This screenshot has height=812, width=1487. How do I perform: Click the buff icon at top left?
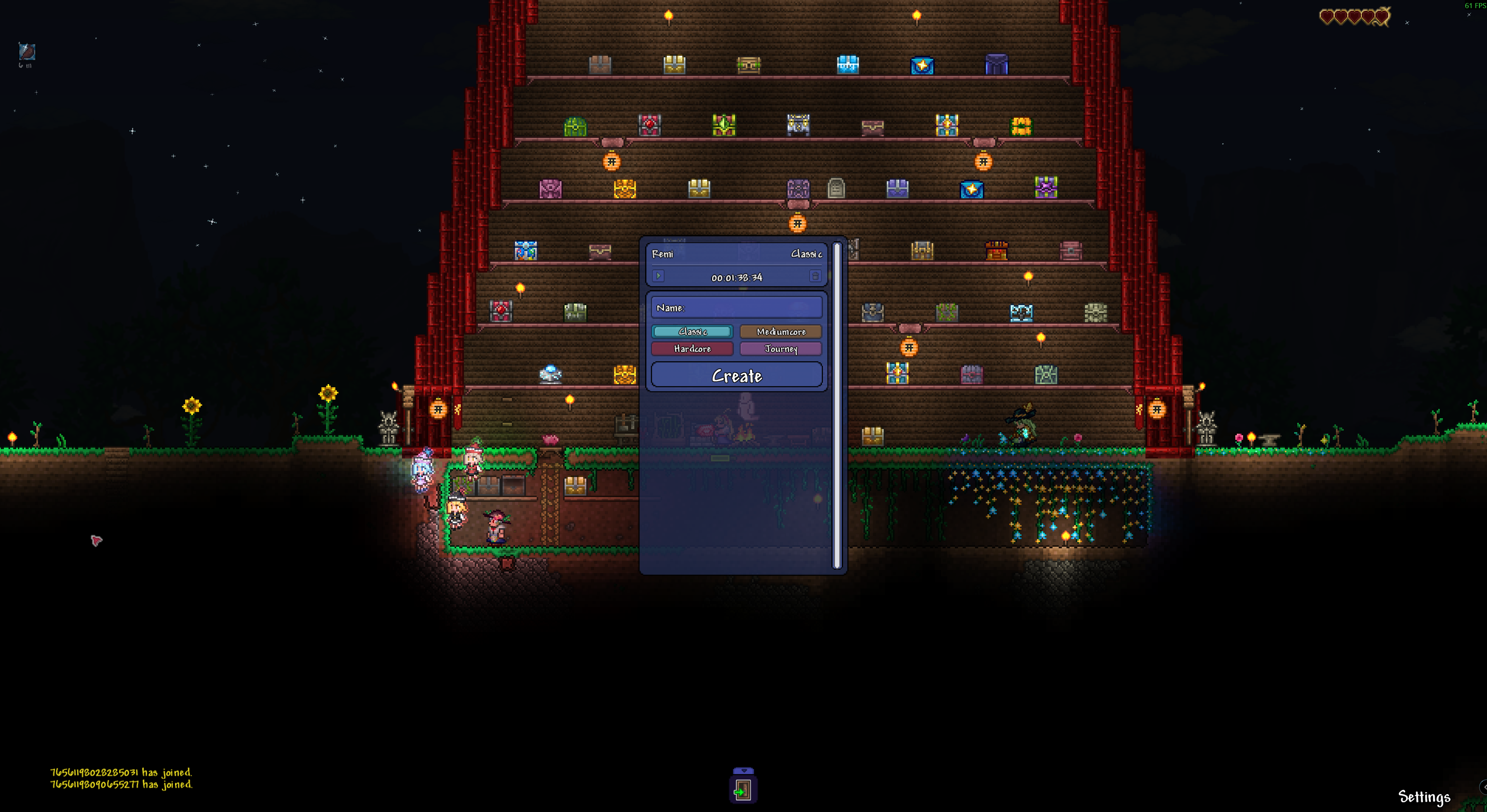click(27, 52)
